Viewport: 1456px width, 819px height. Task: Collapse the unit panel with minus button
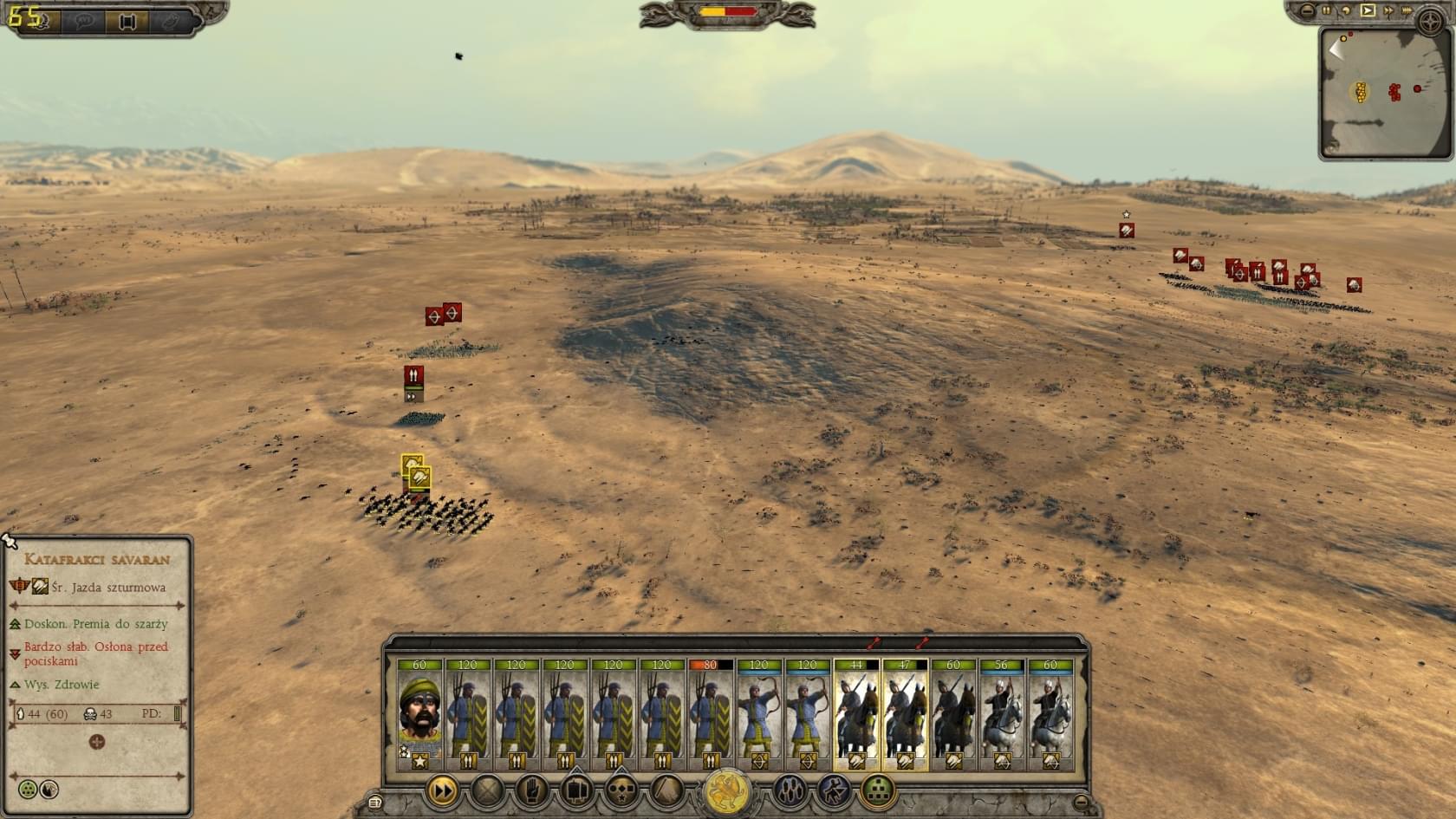pos(1081,802)
